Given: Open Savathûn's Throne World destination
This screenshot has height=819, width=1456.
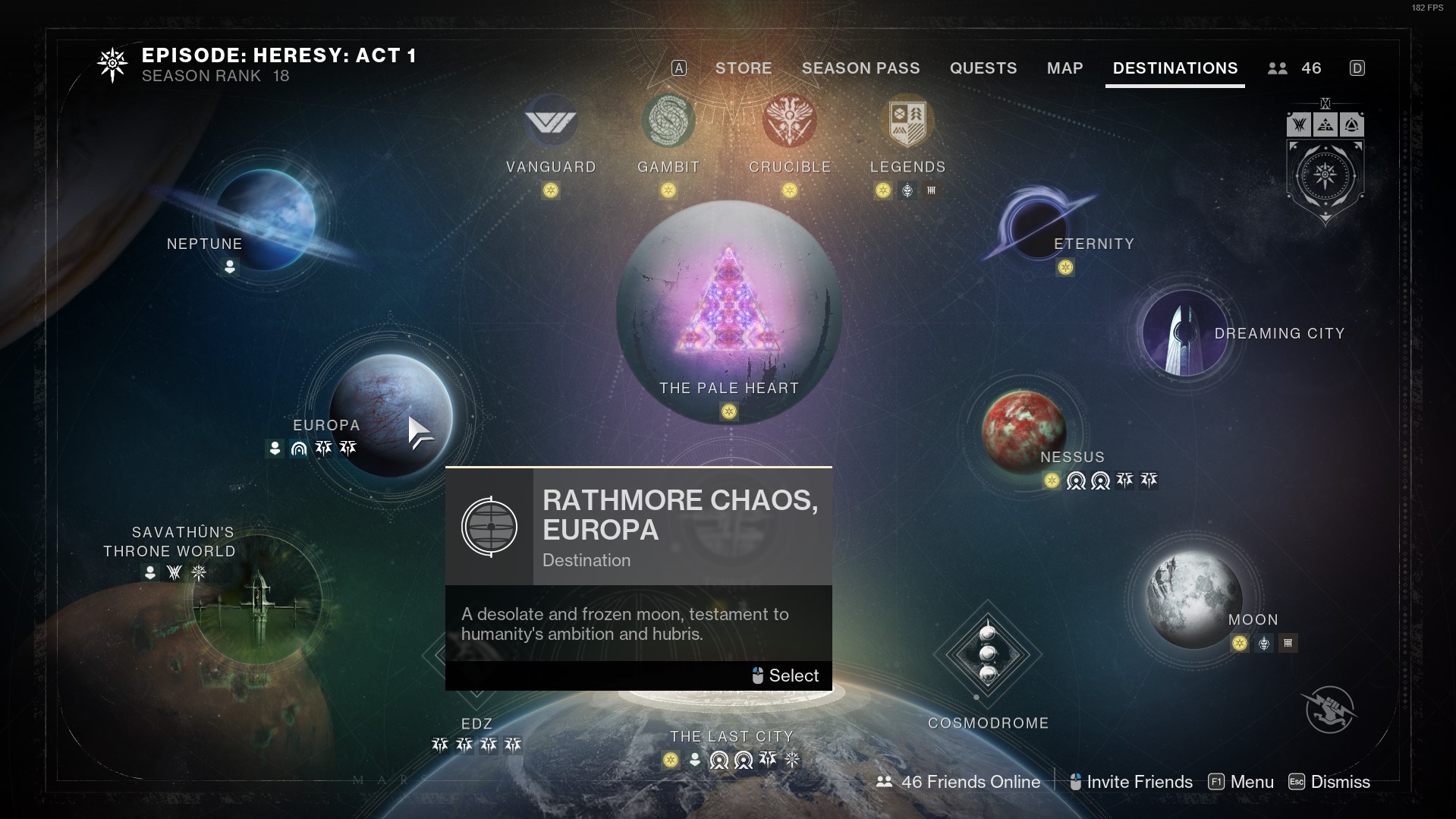Looking at the screenshot, I should [x=256, y=601].
